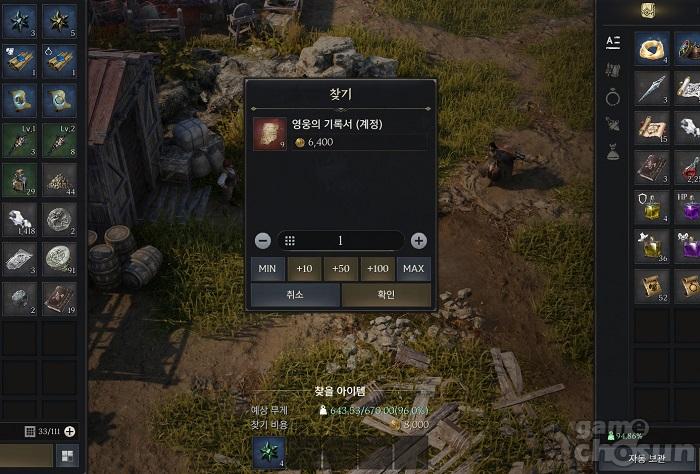Select the Lv.2 weapon item slot
The width and height of the screenshot is (700, 474).
click(x=59, y=140)
